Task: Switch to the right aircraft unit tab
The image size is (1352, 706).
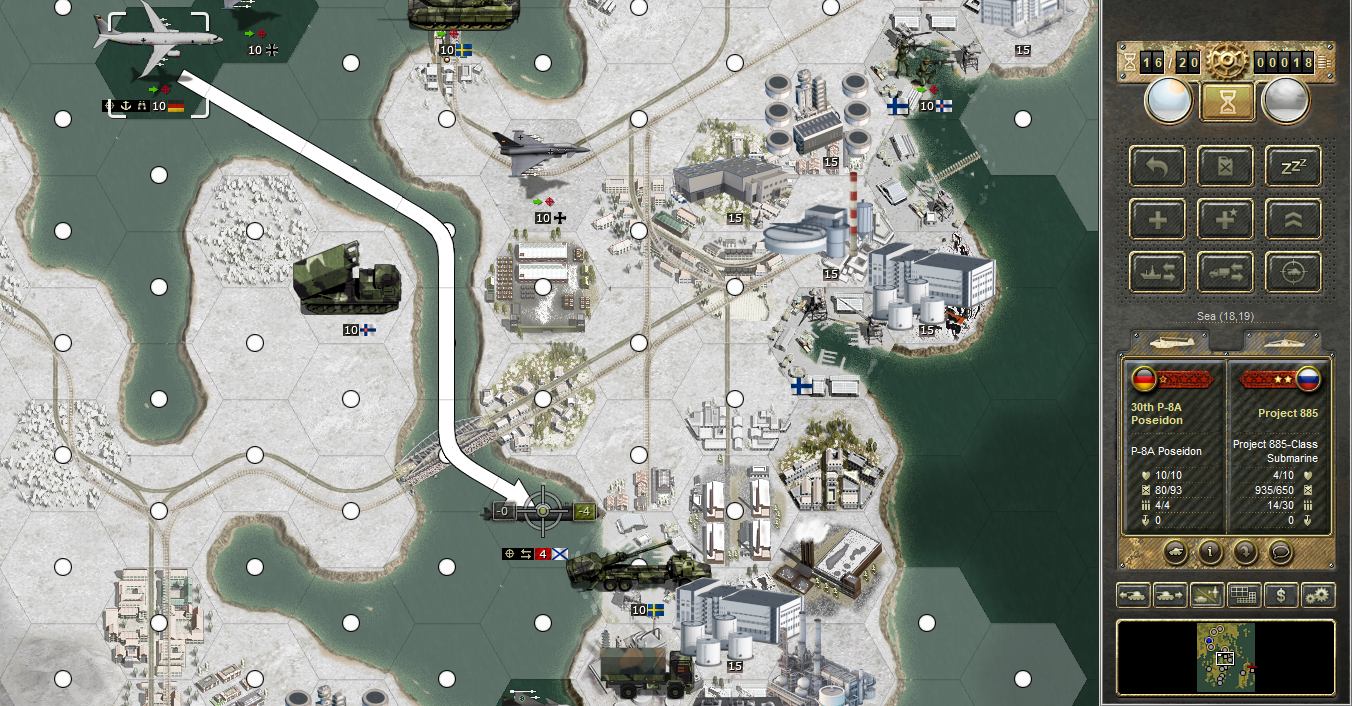Action: [1284, 342]
